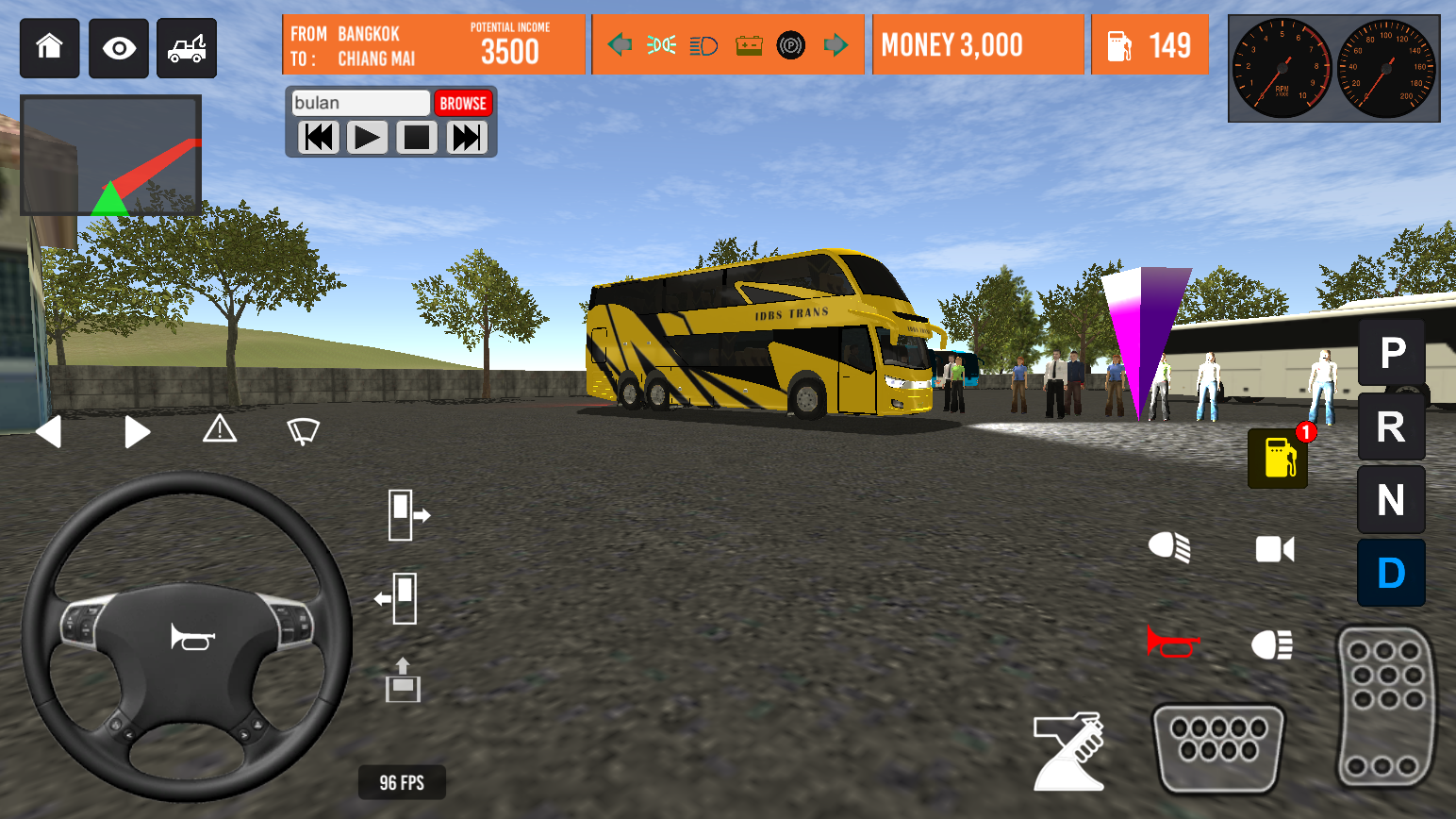1456x819 pixels.
Task: Start recording with the video camera icon
Action: coord(1276,548)
